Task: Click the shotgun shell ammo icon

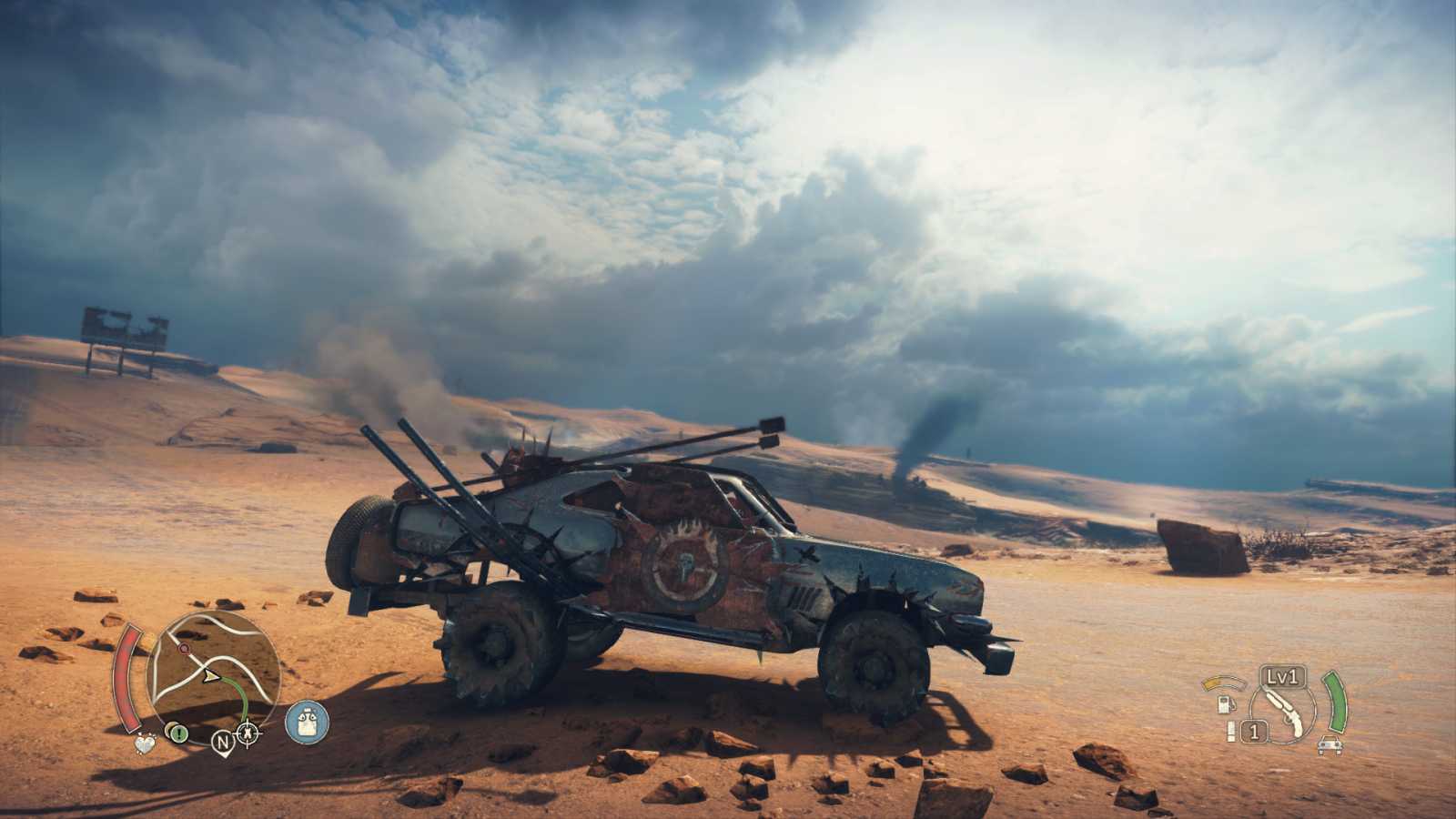Action: click(1231, 730)
